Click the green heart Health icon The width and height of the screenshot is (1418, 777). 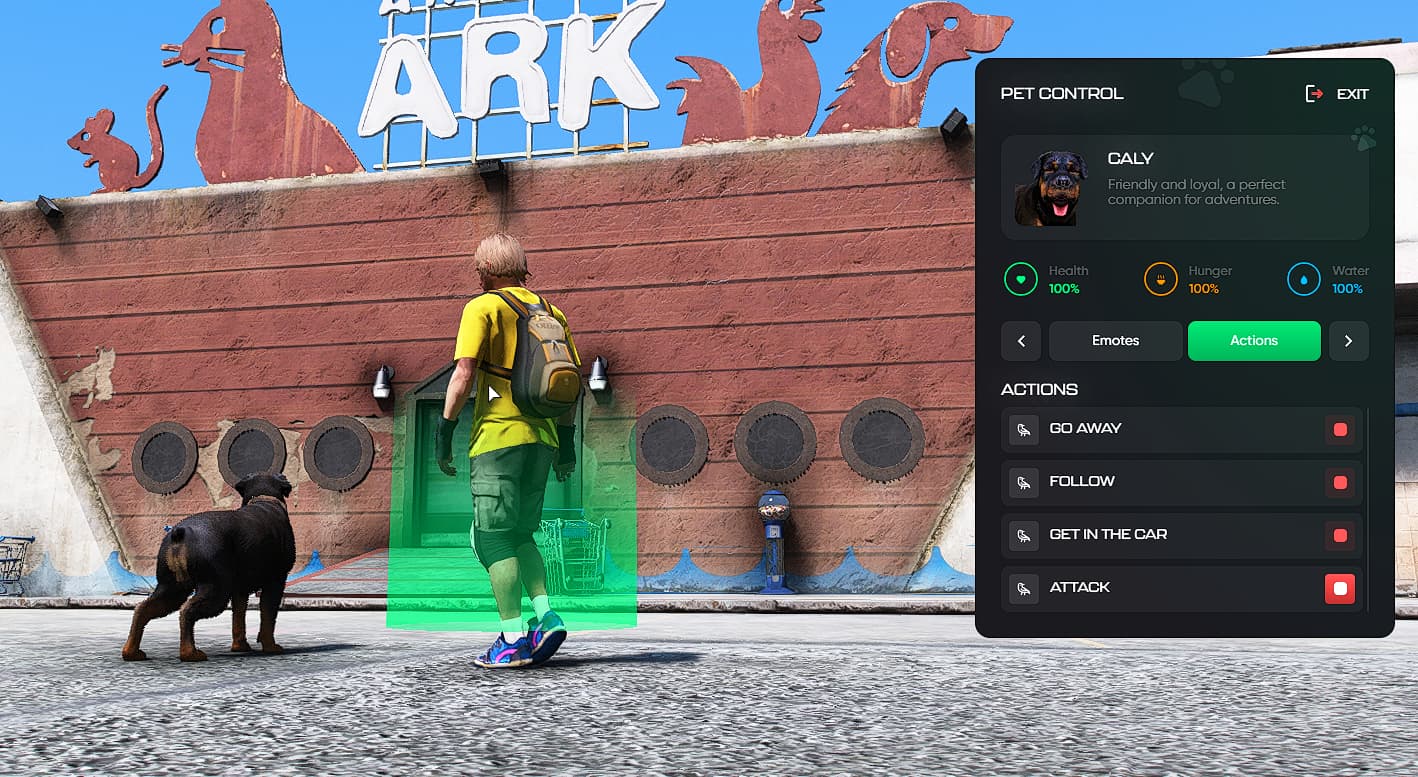[1020, 279]
